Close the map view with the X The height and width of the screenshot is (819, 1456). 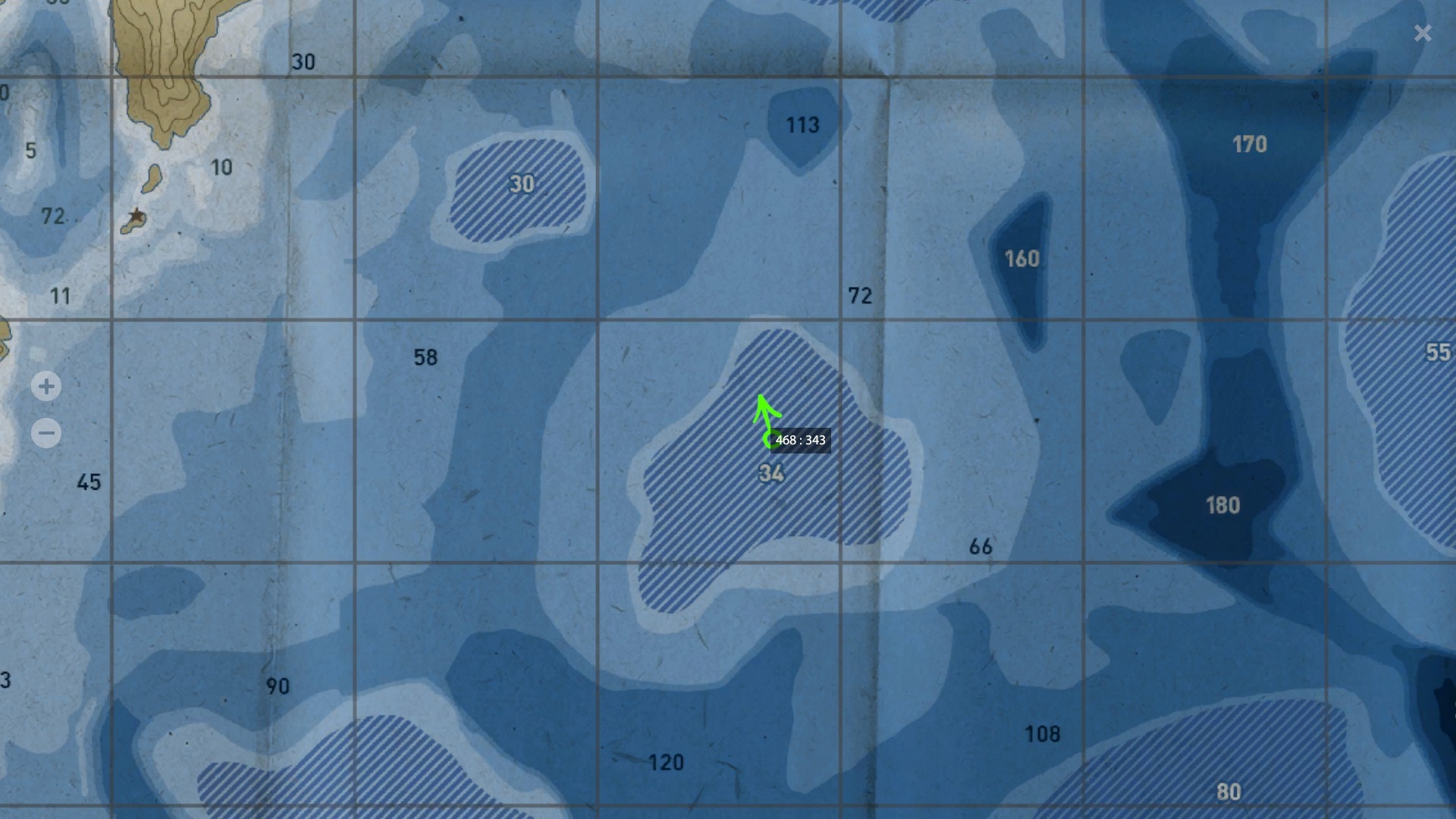[1423, 33]
